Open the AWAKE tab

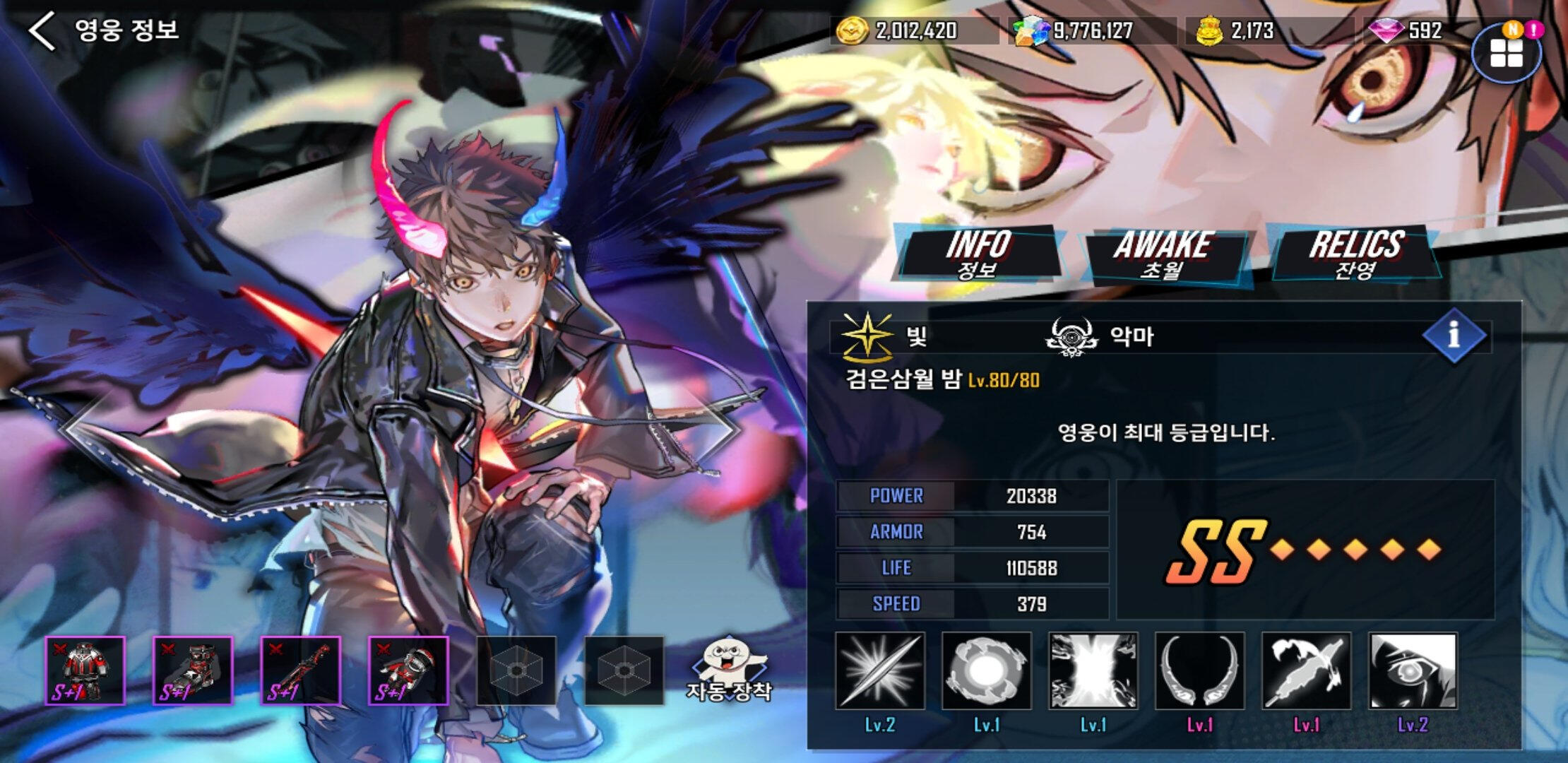pos(1163,255)
